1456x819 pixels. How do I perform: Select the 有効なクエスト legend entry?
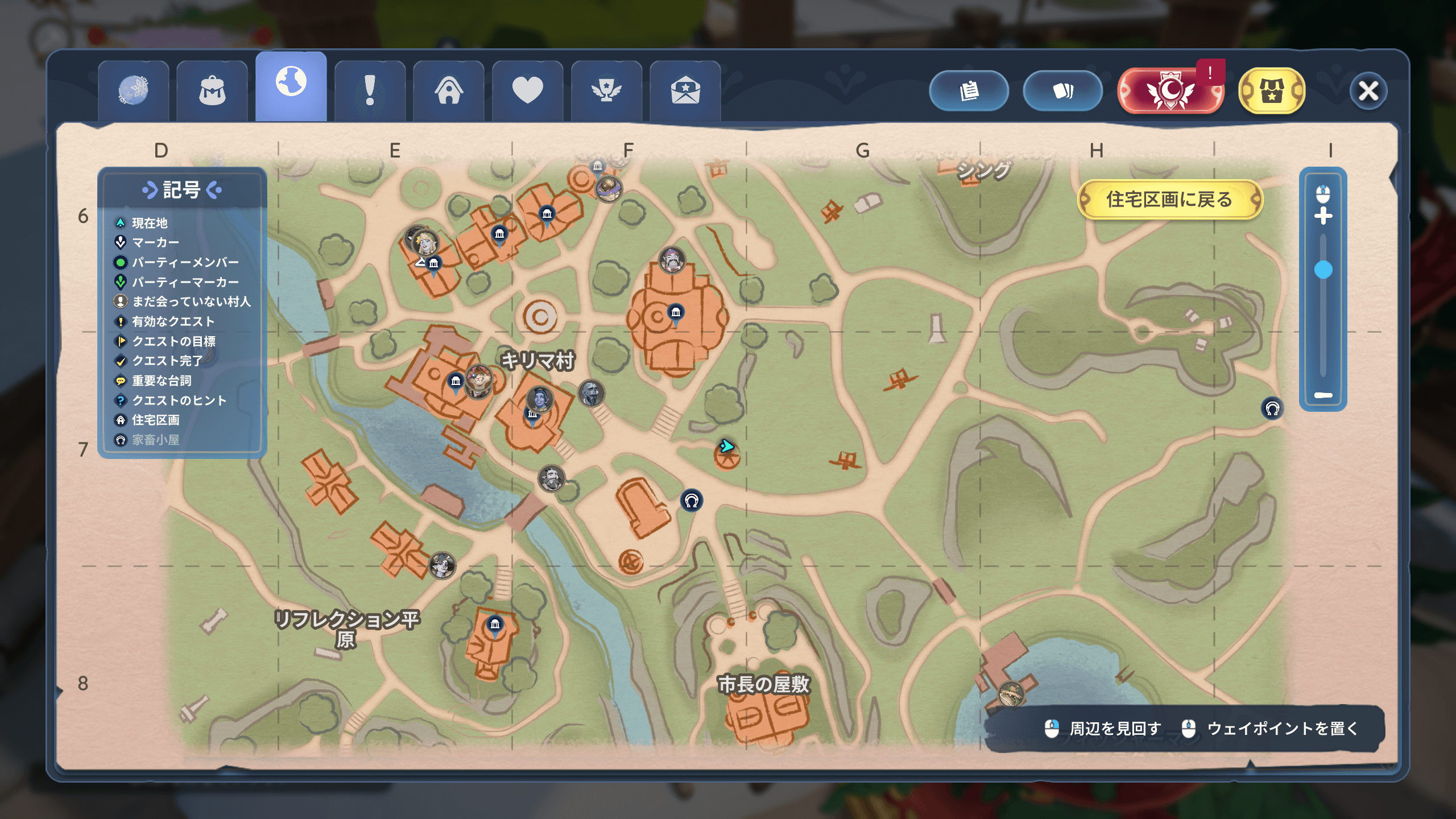[x=173, y=322]
